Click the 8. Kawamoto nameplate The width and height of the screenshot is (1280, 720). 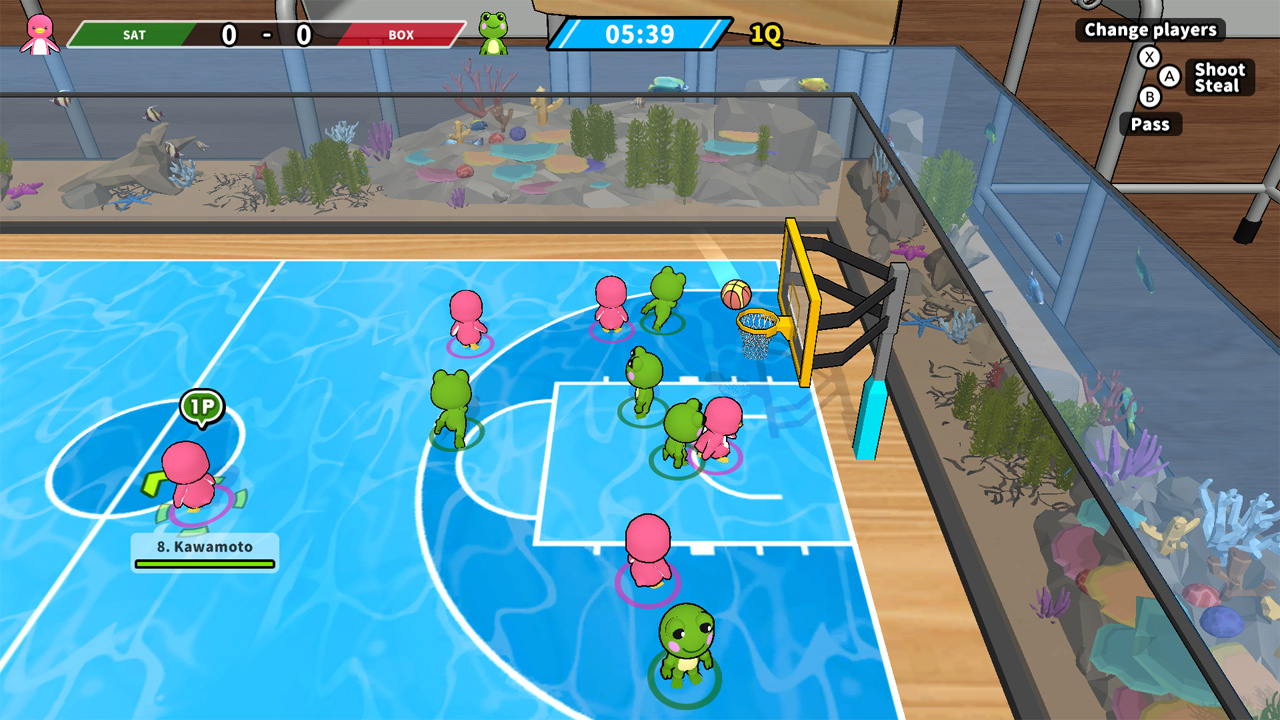pos(206,545)
